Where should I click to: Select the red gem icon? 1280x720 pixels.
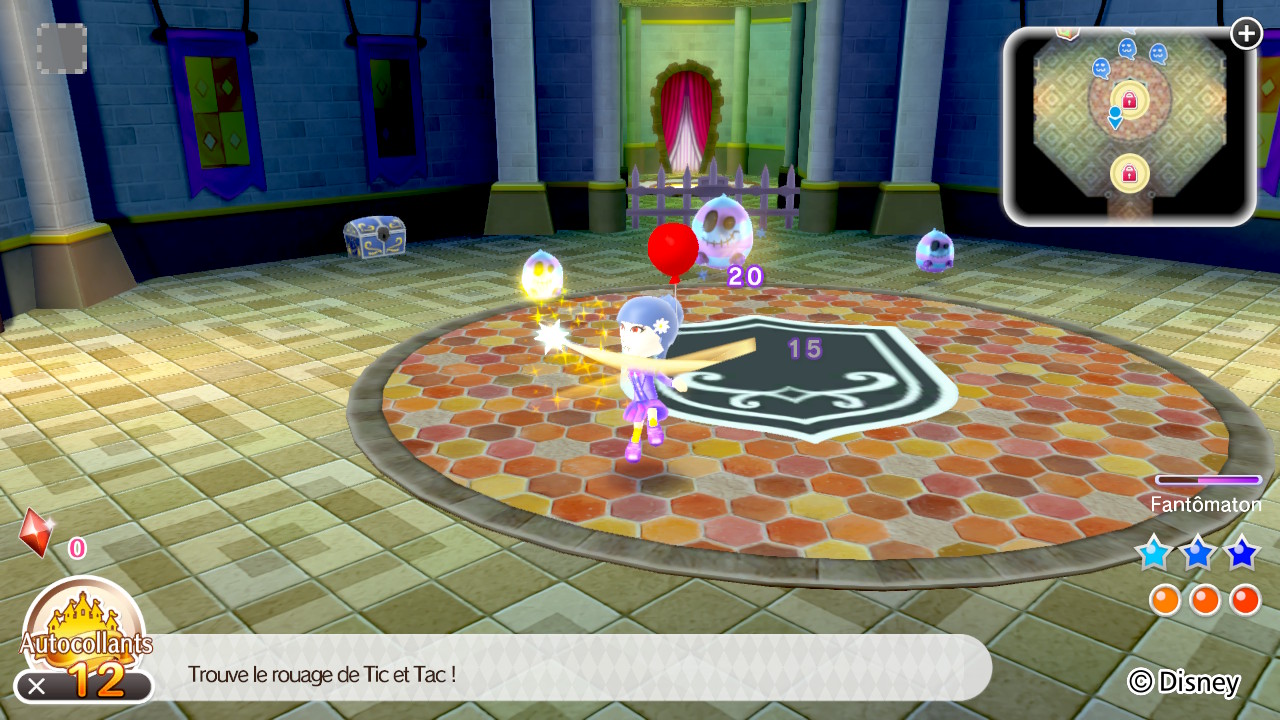tap(36, 532)
